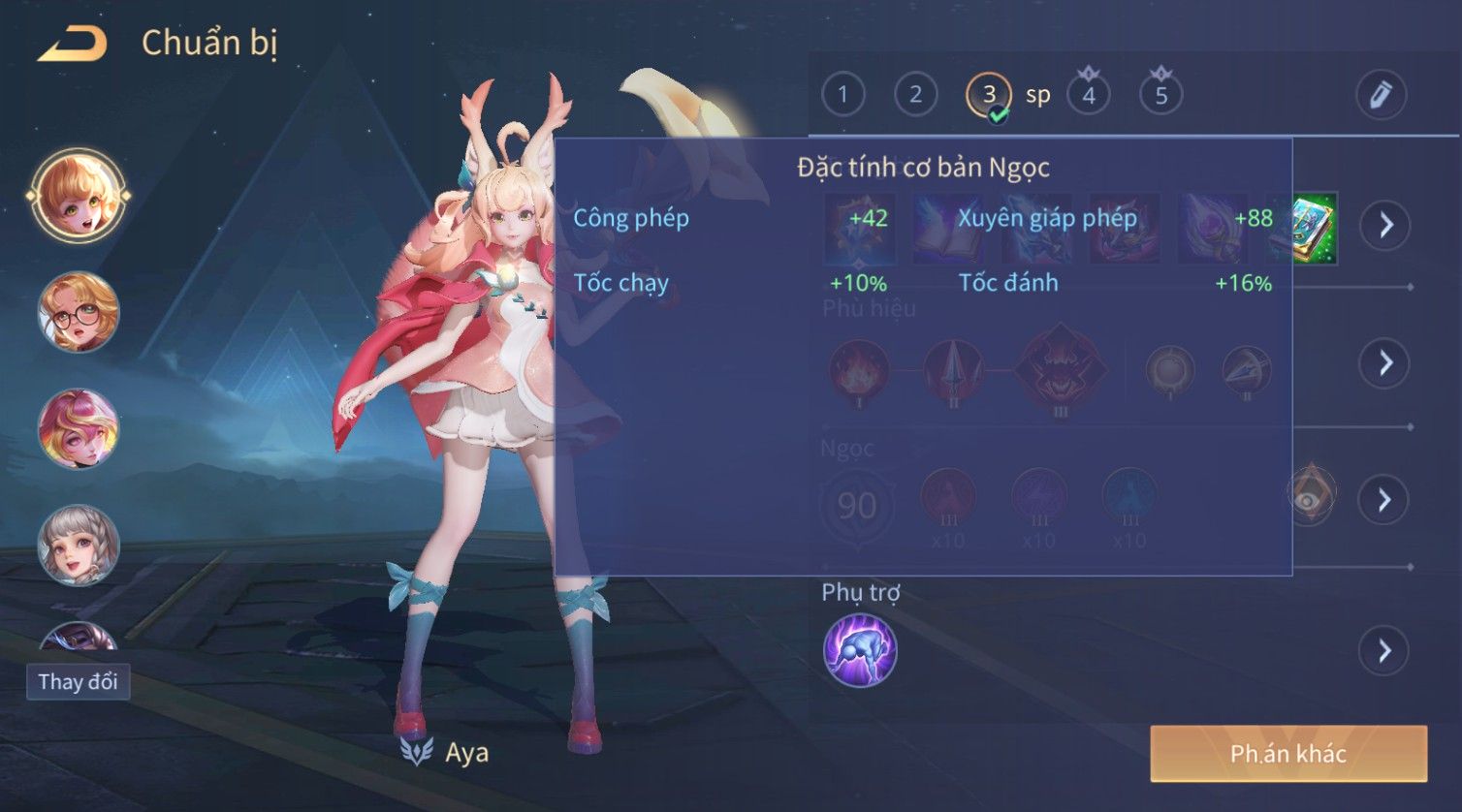Select preset slot 2

[x=915, y=95]
